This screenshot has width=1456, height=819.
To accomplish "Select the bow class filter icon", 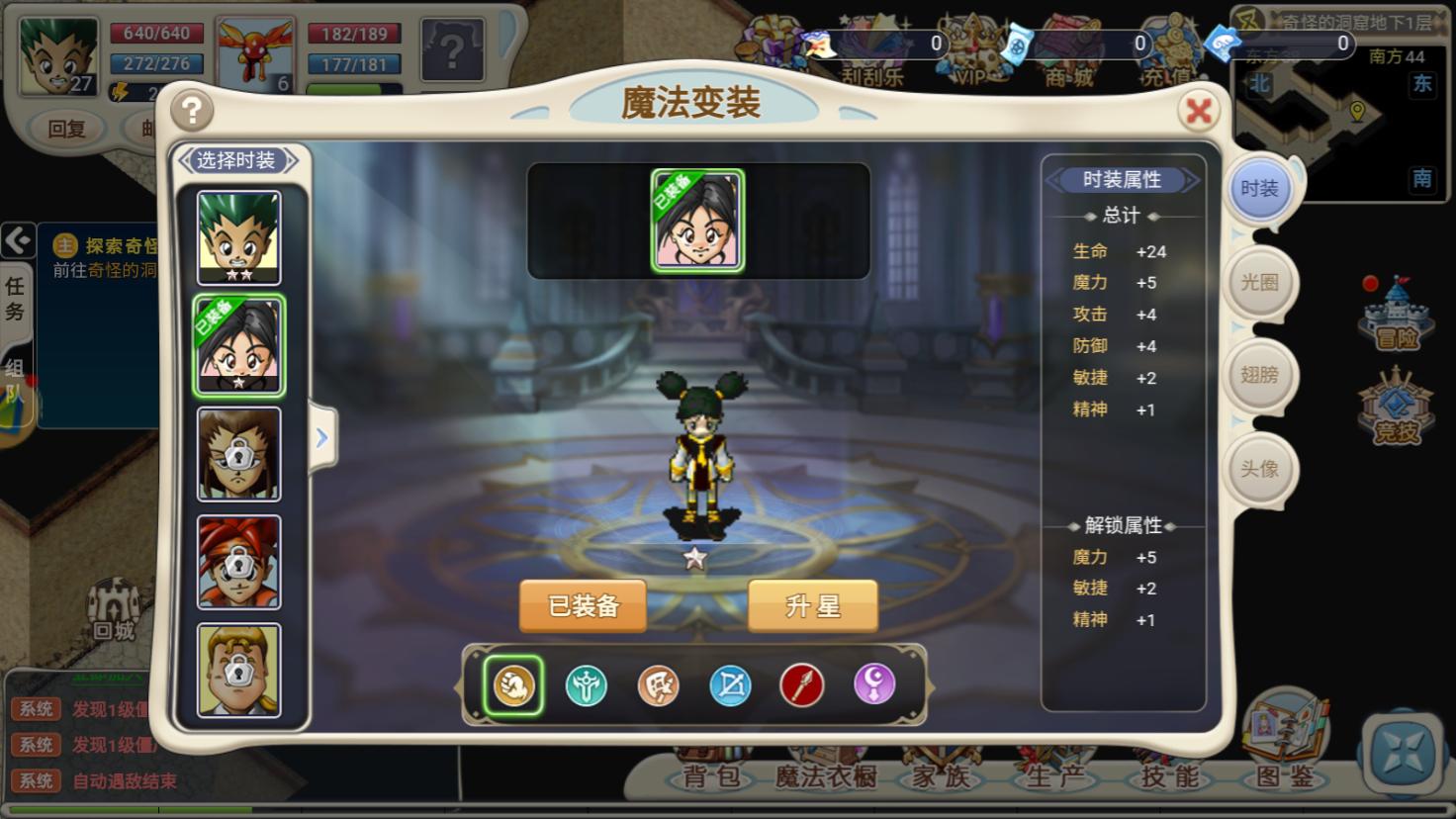I will pyautogui.click(x=730, y=683).
